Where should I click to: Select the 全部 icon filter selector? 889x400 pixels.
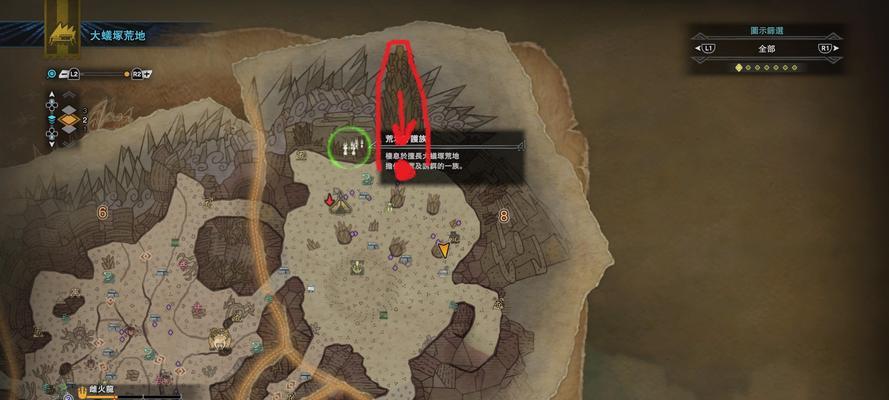(766, 48)
